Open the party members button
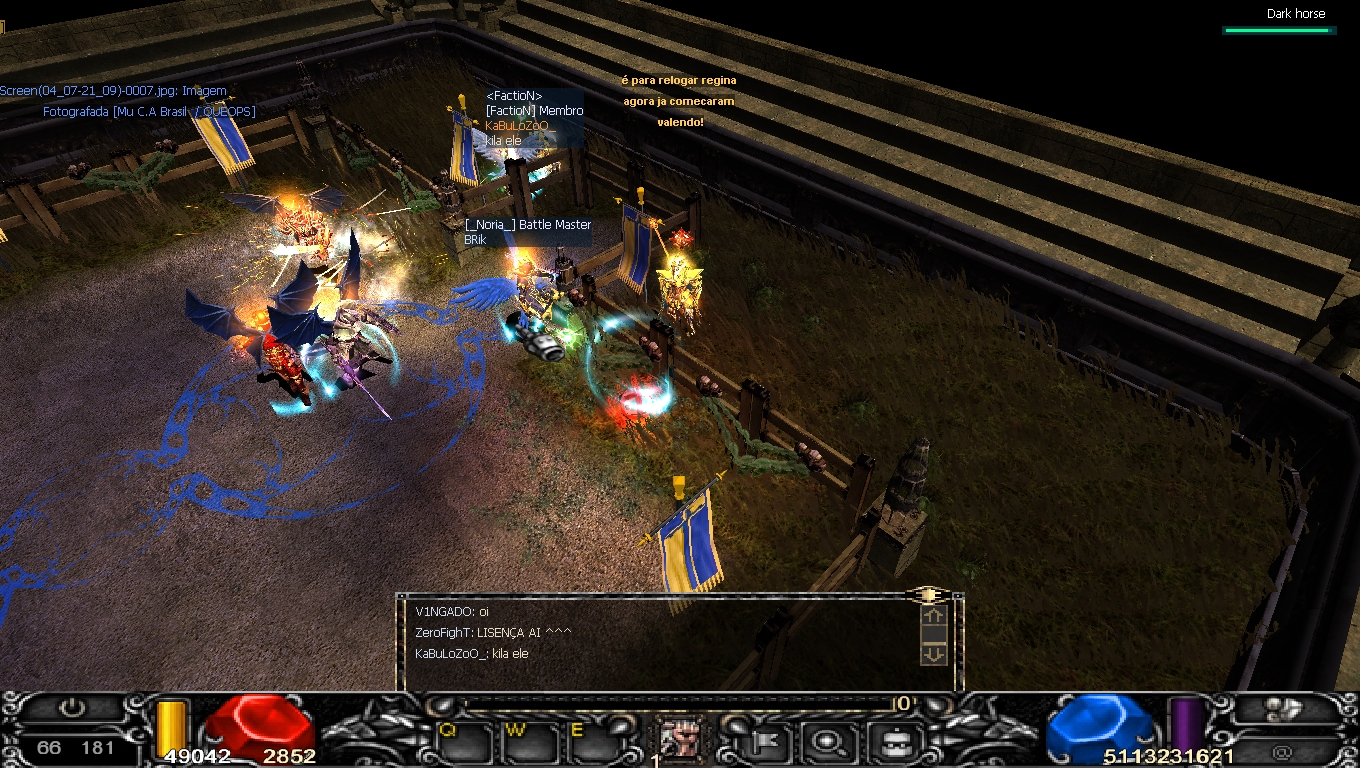The width and height of the screenshot is (1360, 768). pos(1282,709)
